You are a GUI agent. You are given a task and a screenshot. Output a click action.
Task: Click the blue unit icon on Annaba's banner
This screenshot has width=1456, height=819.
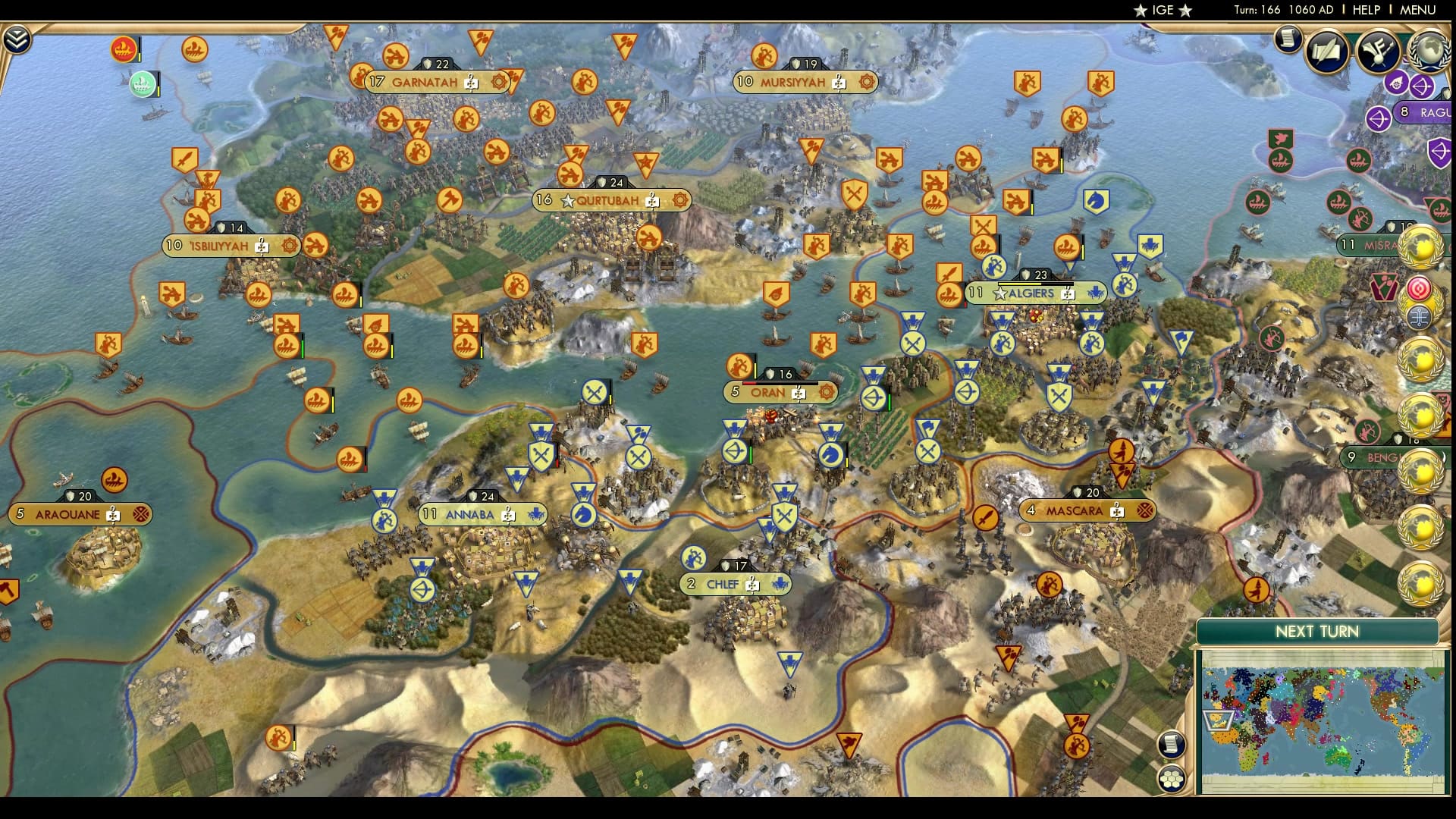click(538, 513)
